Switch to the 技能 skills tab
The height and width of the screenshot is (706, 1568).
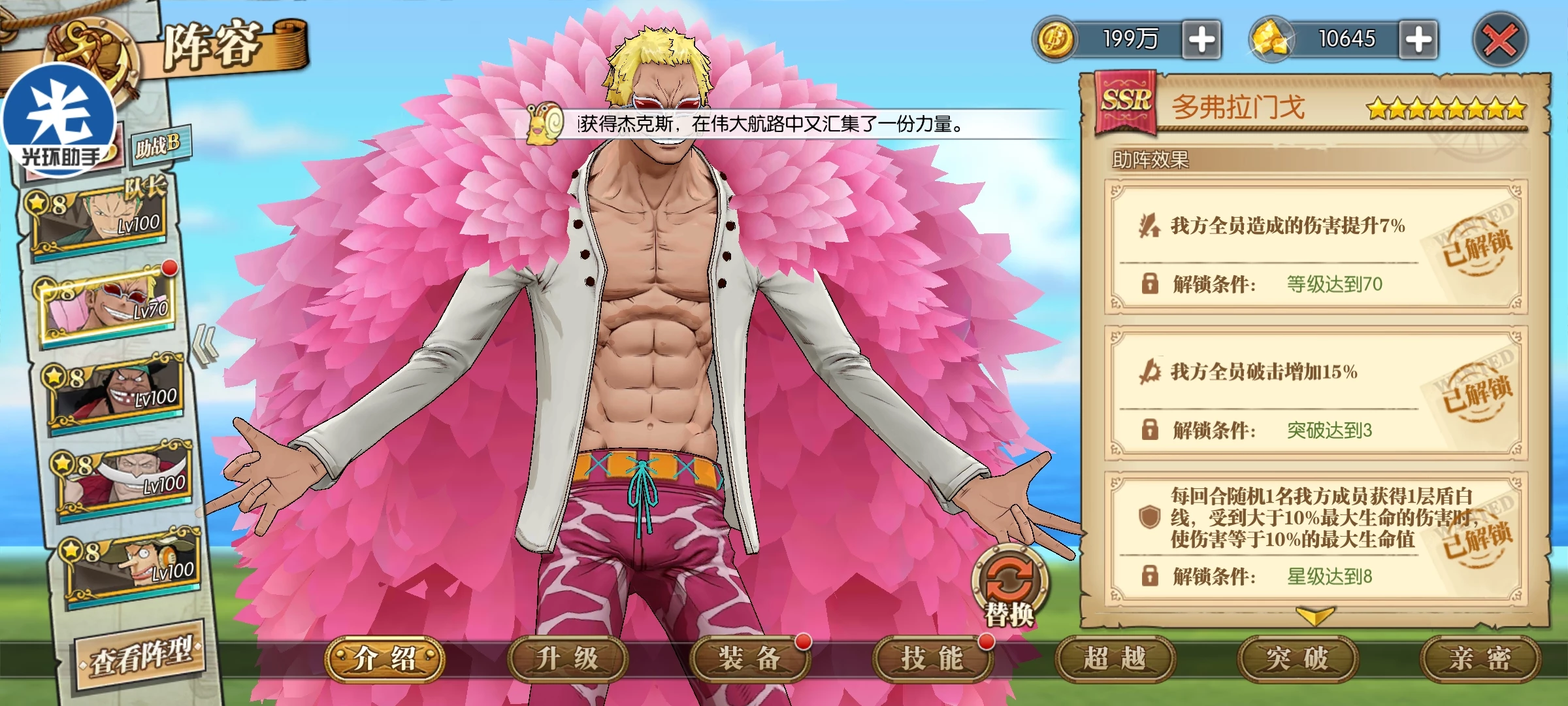[932, 659]
